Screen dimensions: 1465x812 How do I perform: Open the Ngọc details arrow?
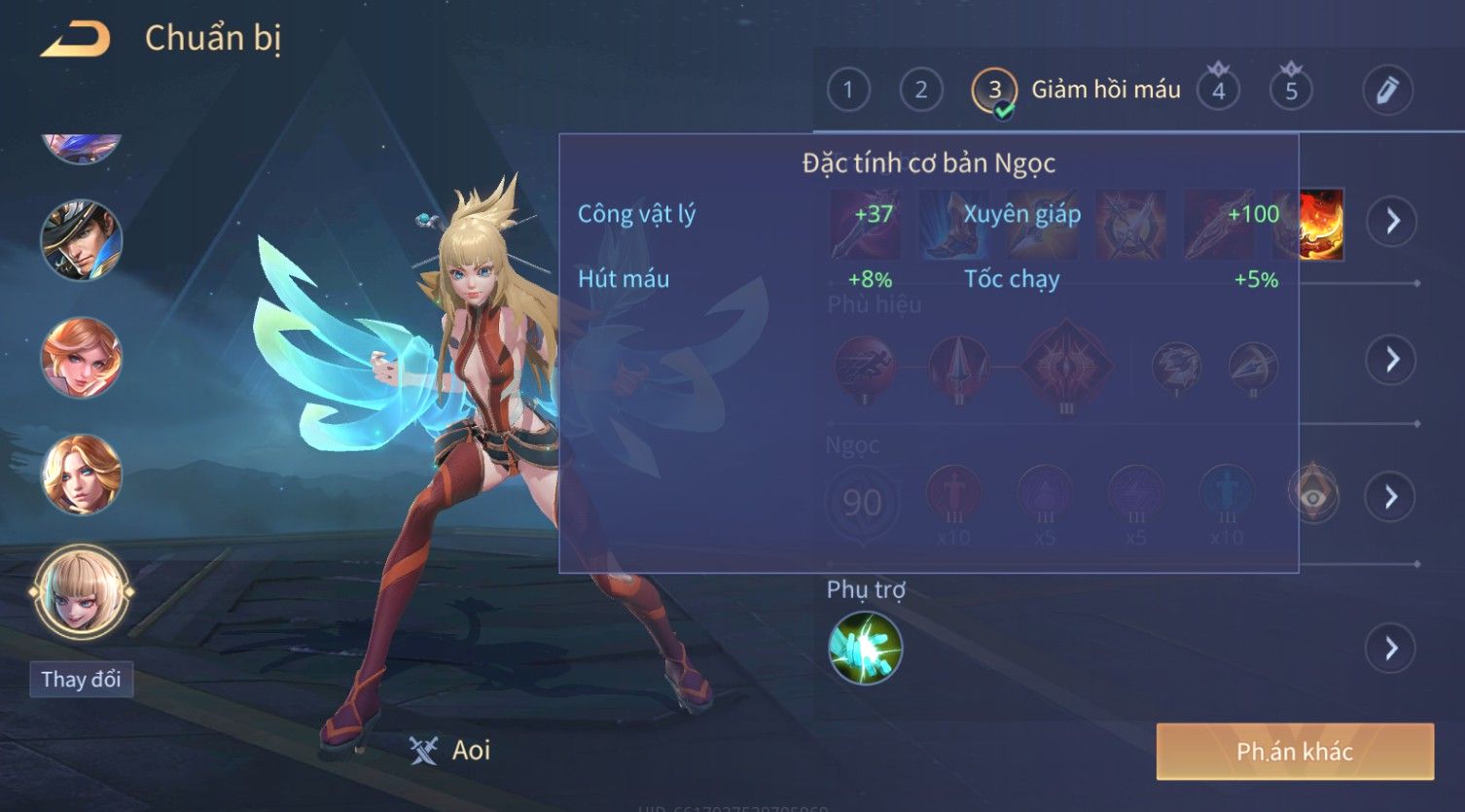click(1392, 497)
